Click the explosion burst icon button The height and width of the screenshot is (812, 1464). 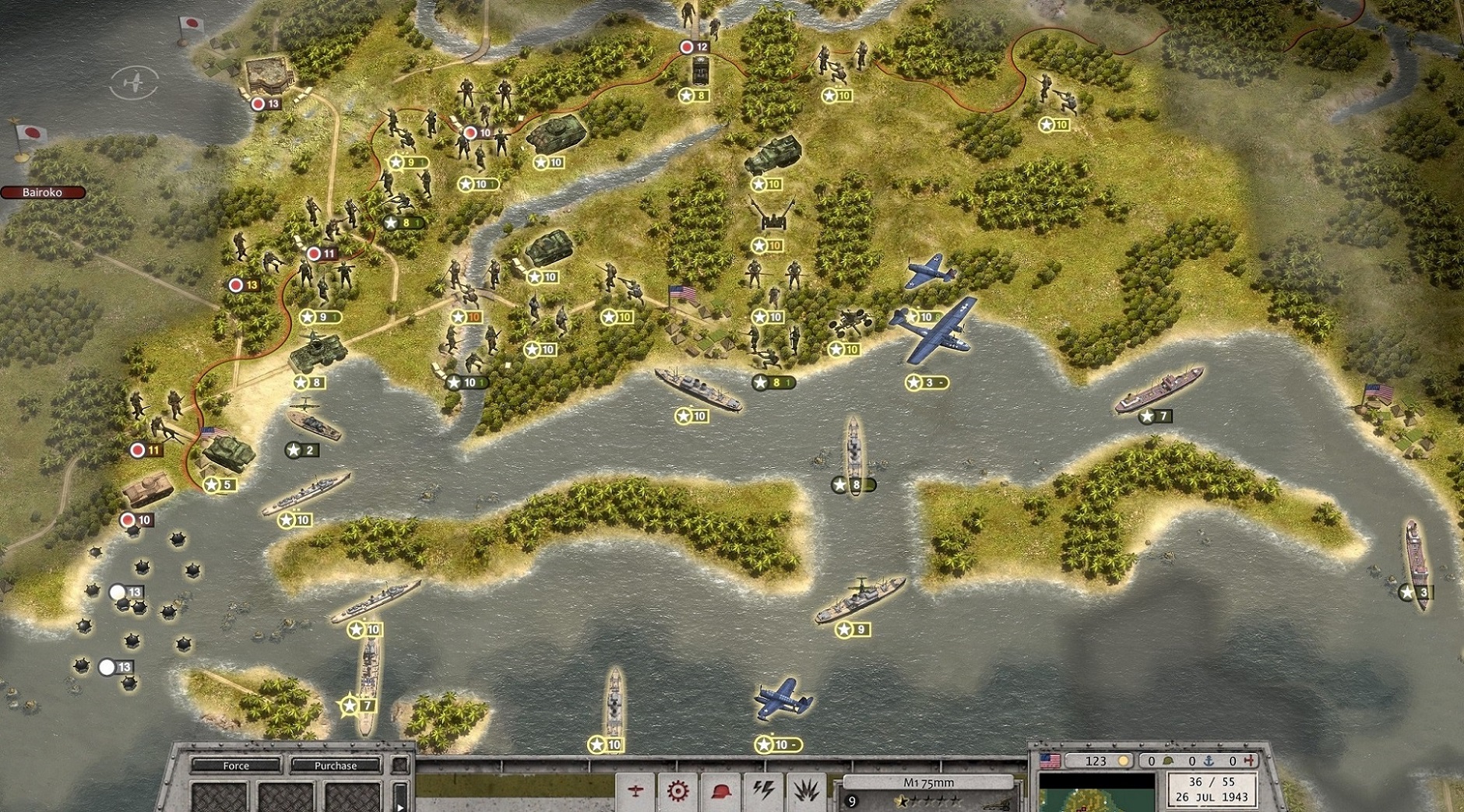pyautogui.click(x=805, y=792)
